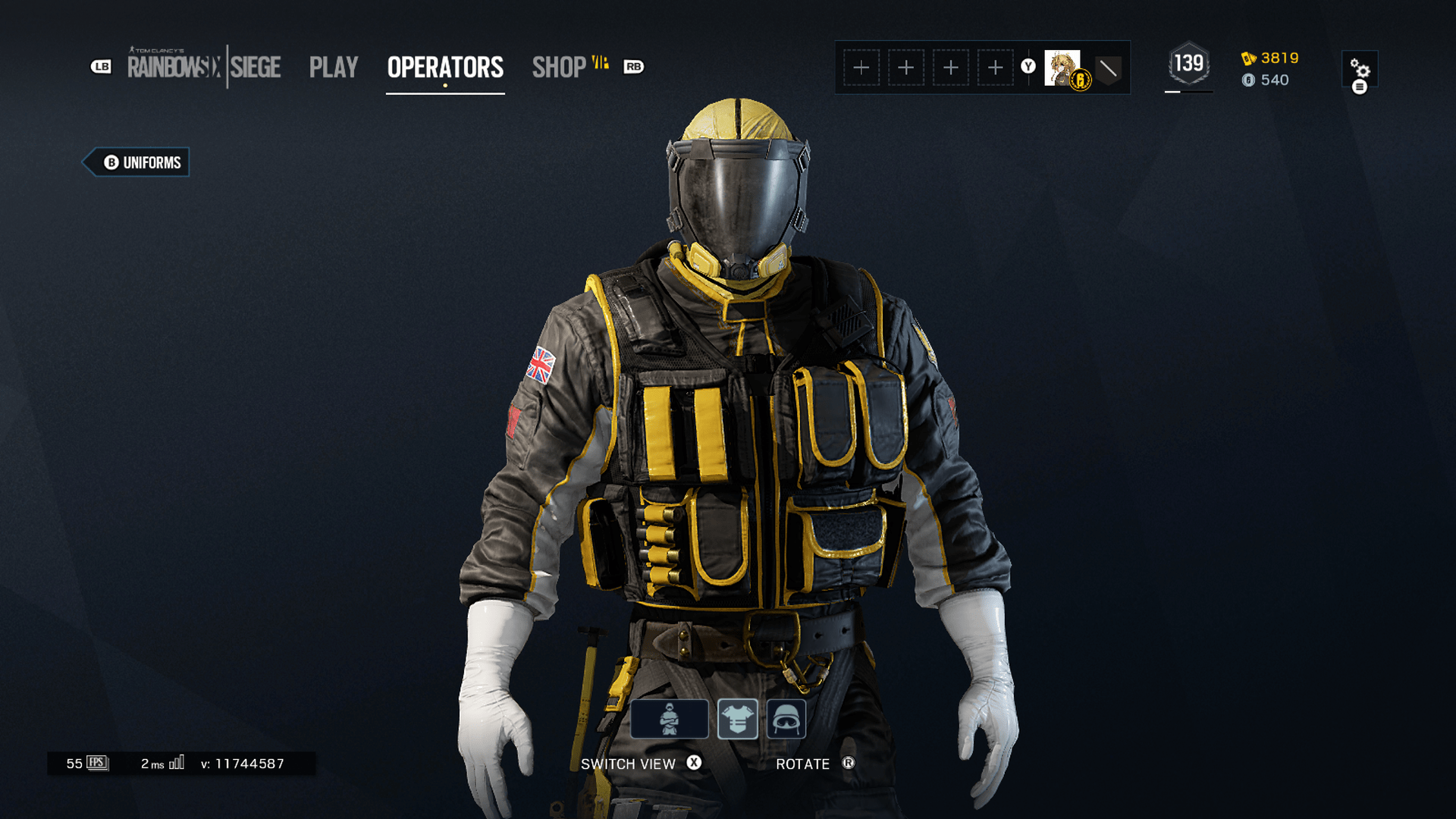Click the first empty plus attachment slot
This screenshot has height=819, width=1456.
[x=861, y=67]
